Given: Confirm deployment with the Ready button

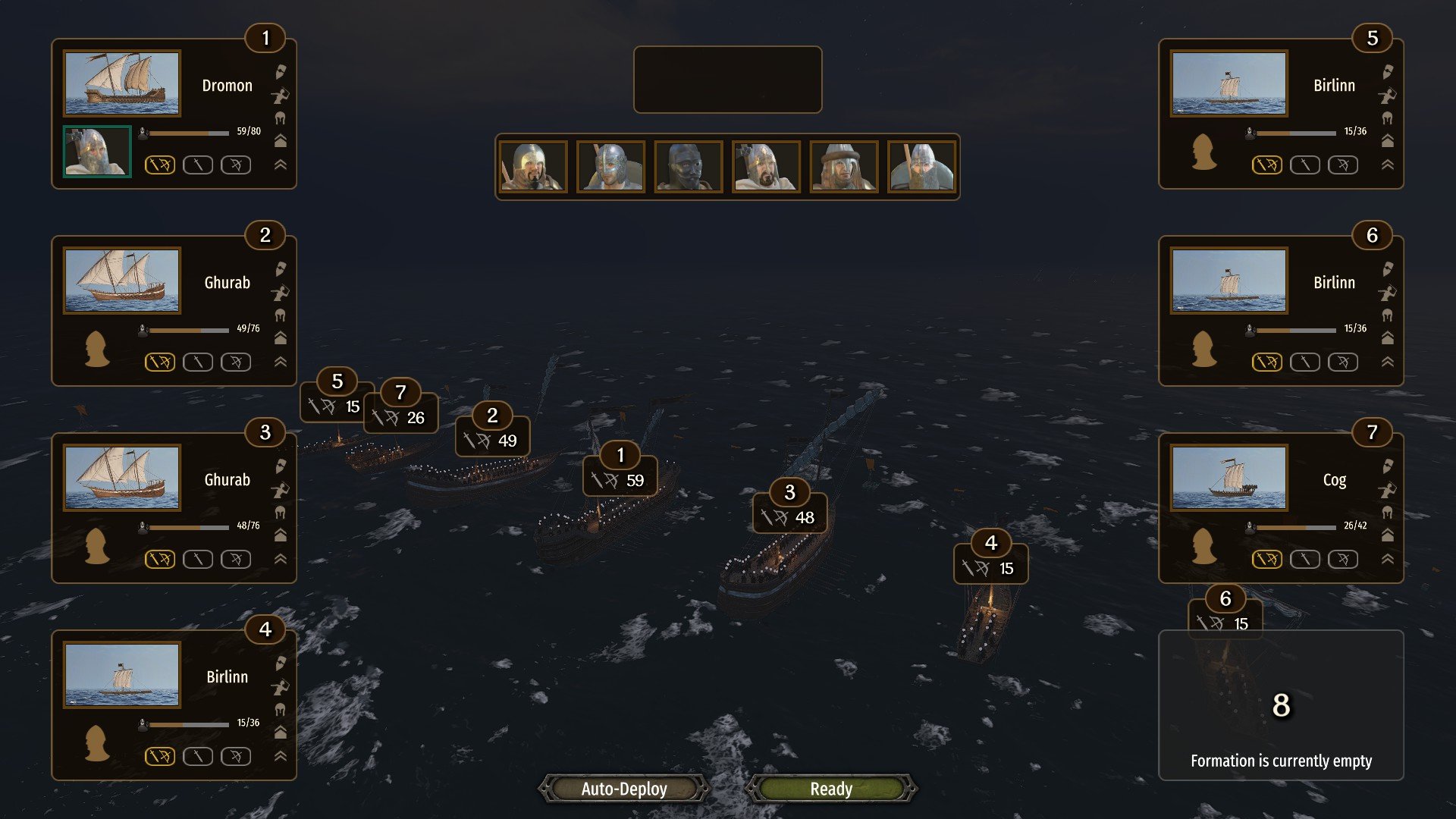Looking at the screenshot, I should (831, 789).
